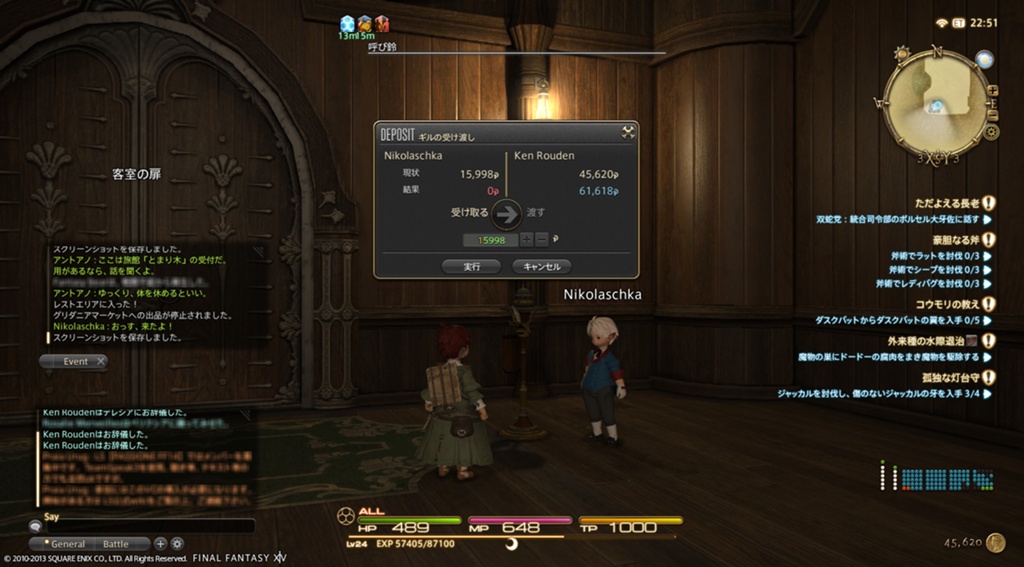Increase the gil amount with plus

(x=526, y=240)
